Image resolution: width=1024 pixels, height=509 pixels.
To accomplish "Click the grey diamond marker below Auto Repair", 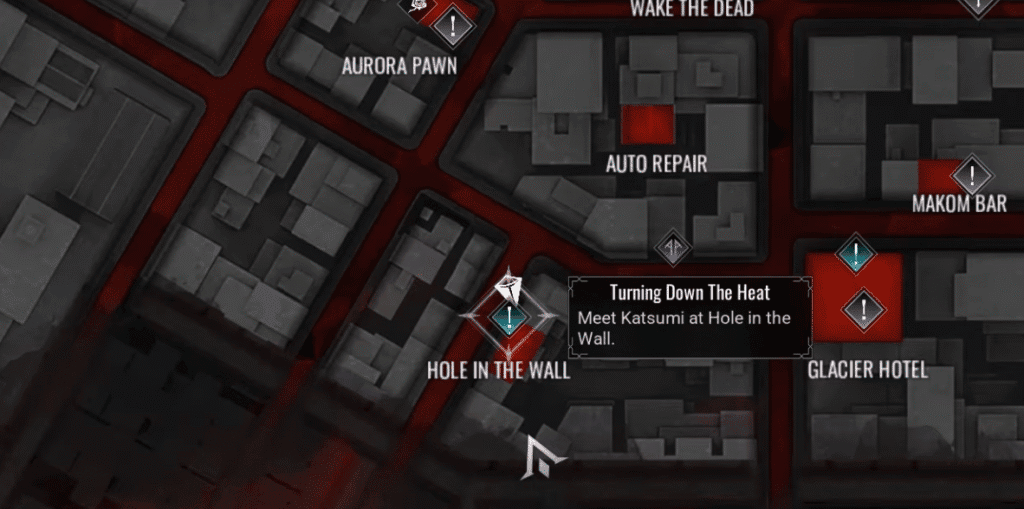I will click(673, 247).
